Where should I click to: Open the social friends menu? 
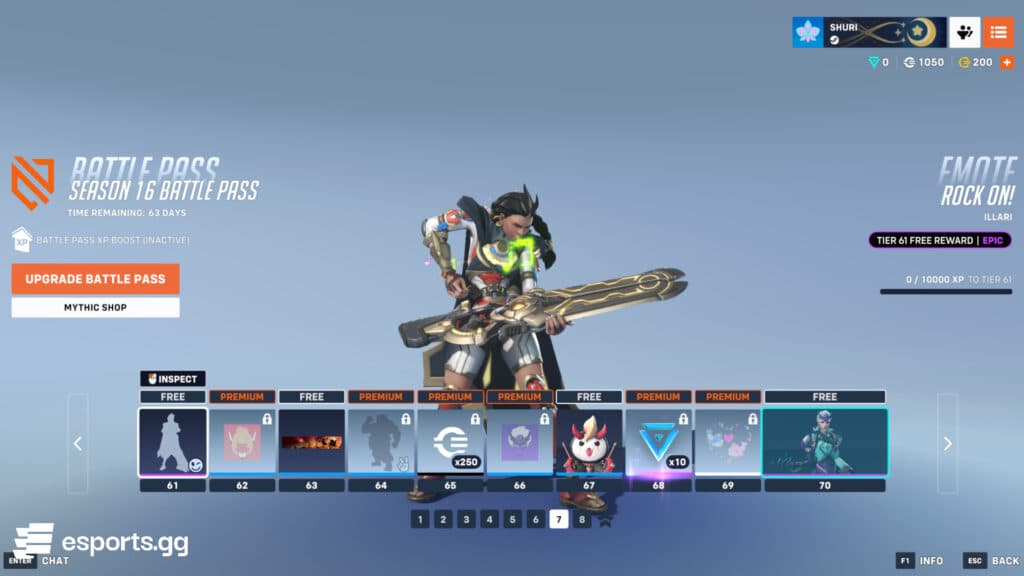pos(964,32)
